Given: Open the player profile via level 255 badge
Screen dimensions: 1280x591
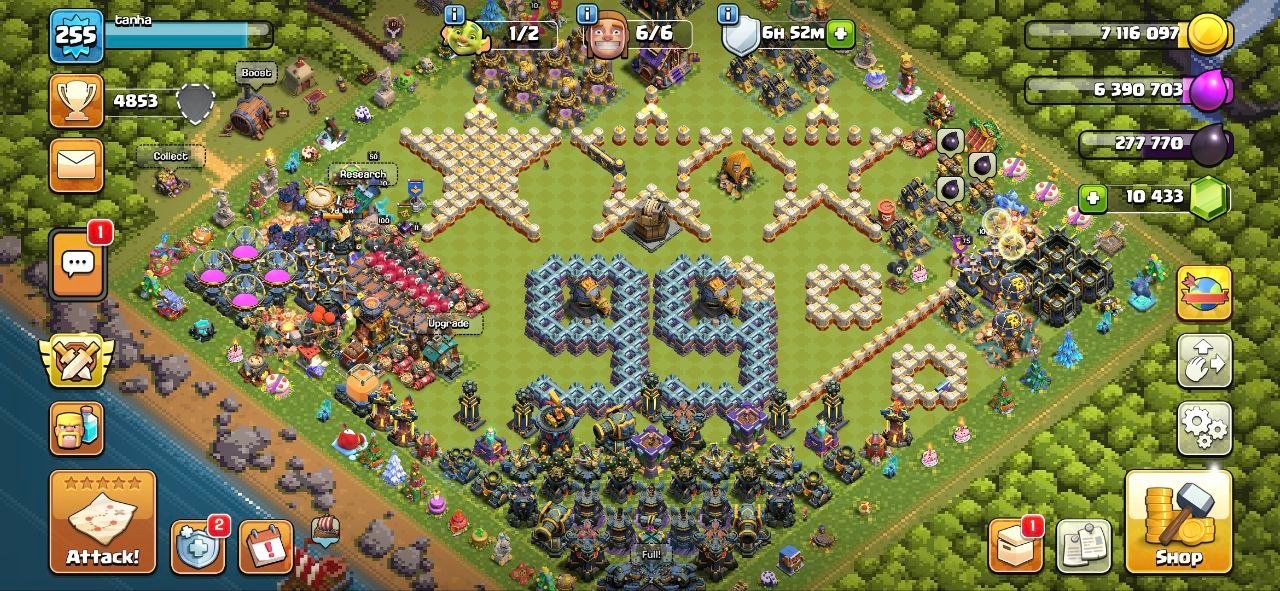Looking at the screenshot, I should 76,37.
